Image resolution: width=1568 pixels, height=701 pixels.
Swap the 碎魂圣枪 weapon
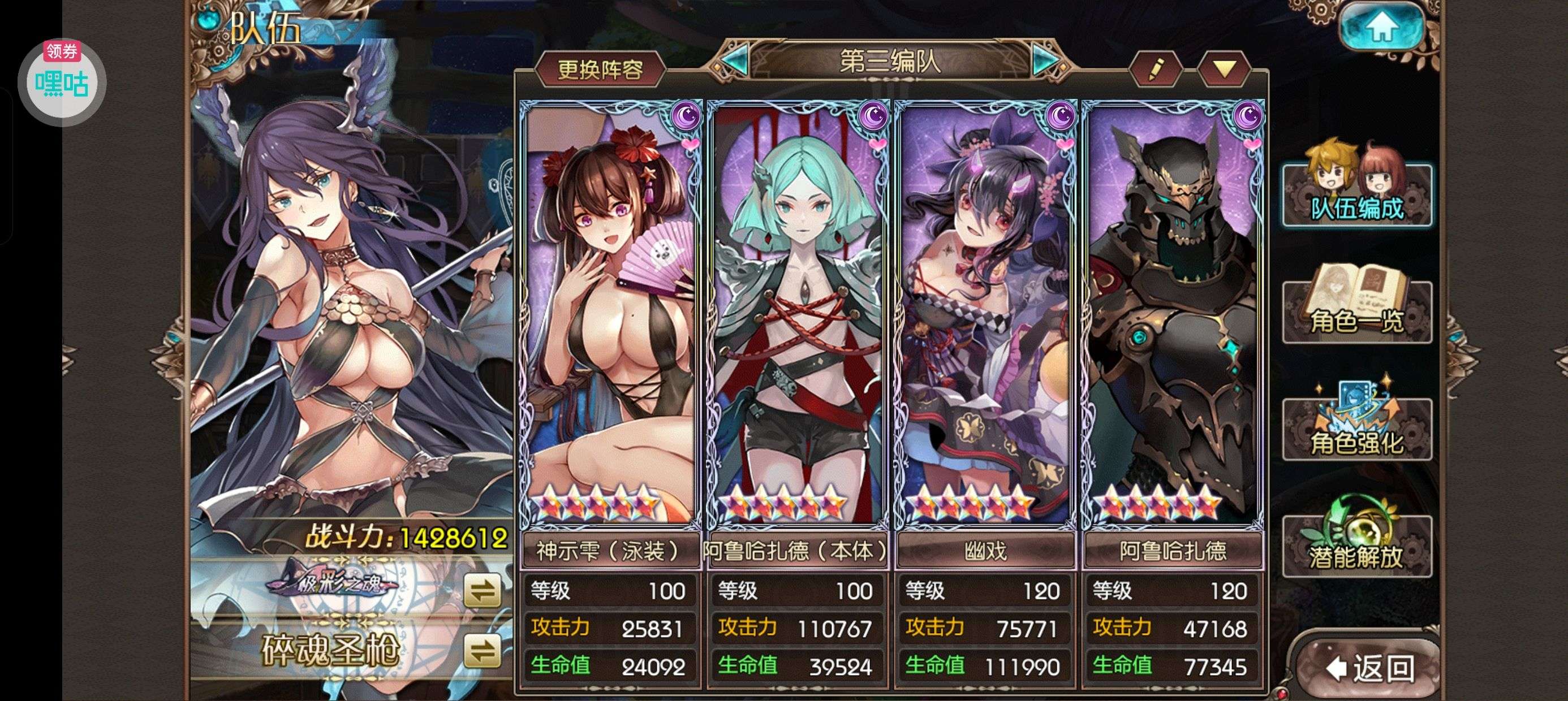(x=482, y=651)
